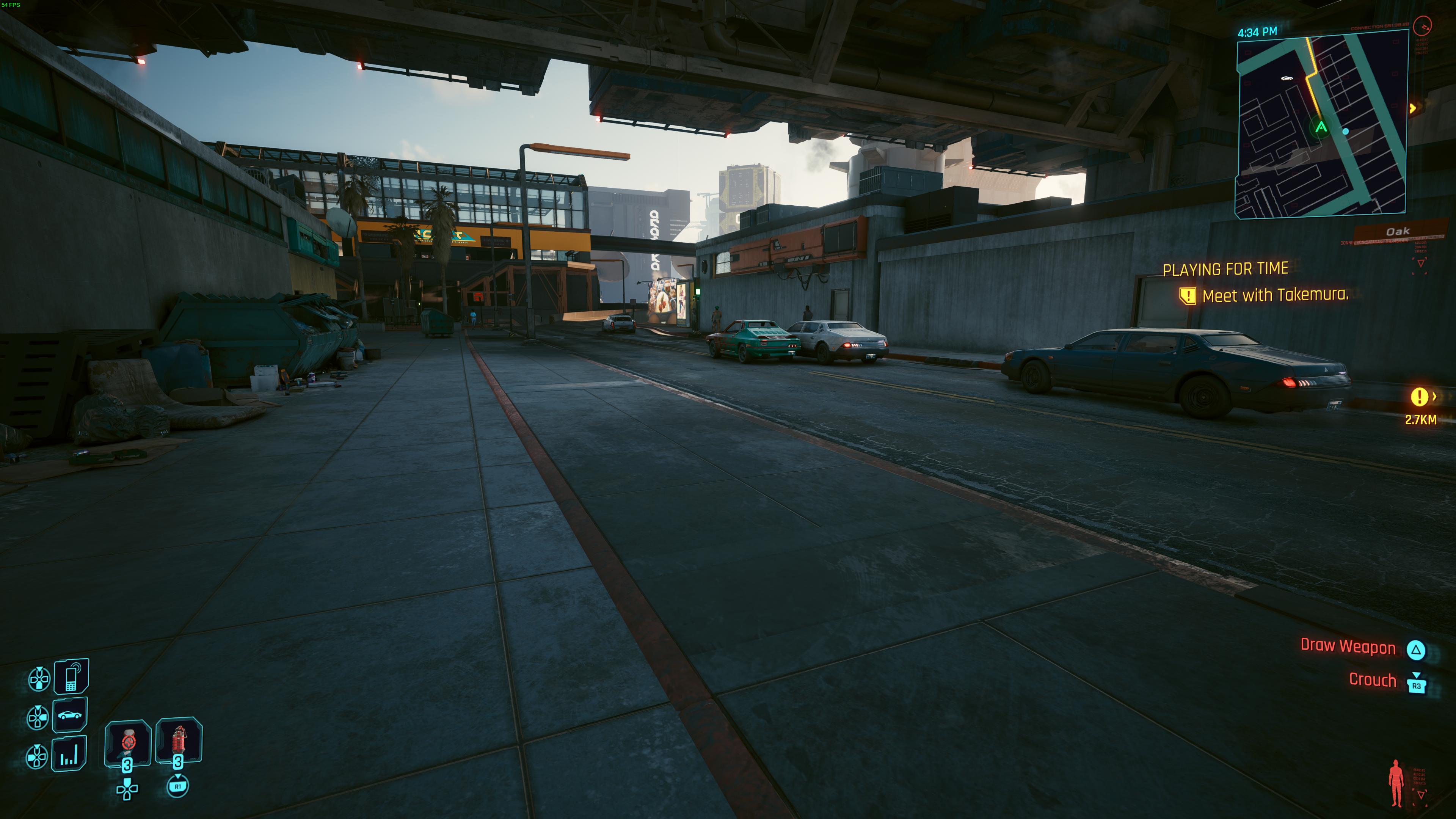Open the Playing for Time quest tracker
The image size is (1456, 819).
pyautogui.click(x=1225, y=269)
